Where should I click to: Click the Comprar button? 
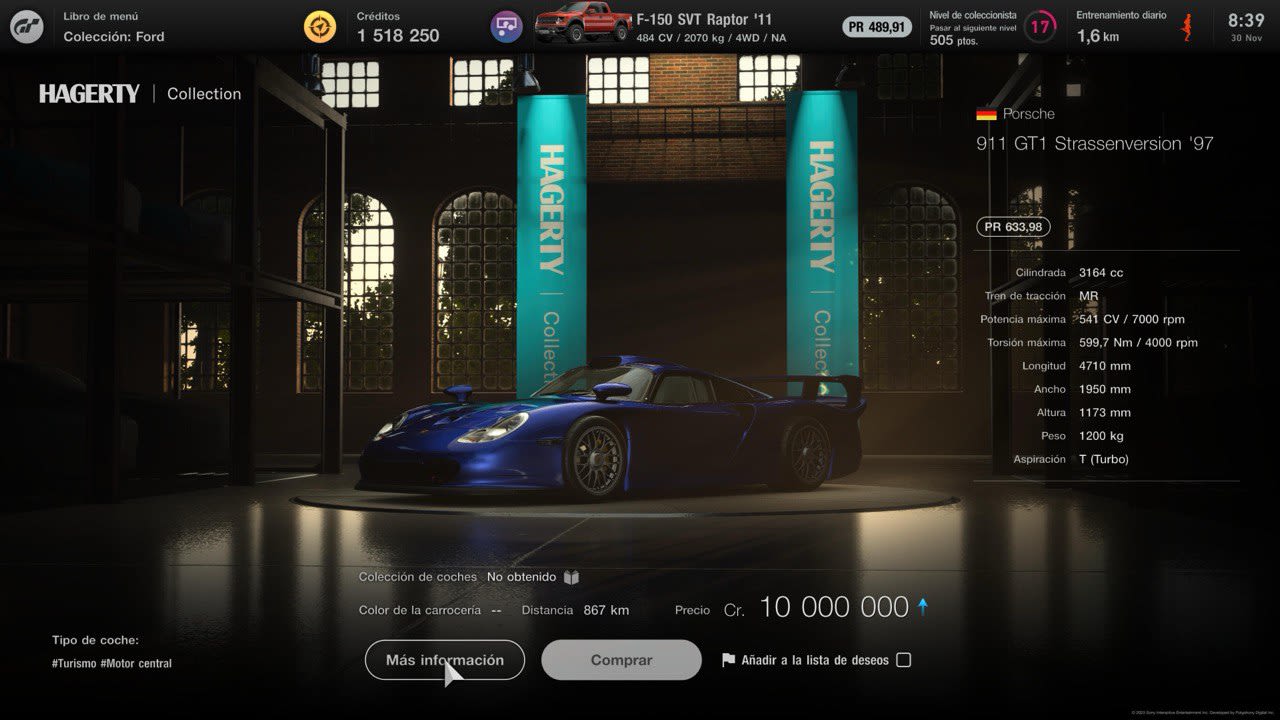coord(621,660)
